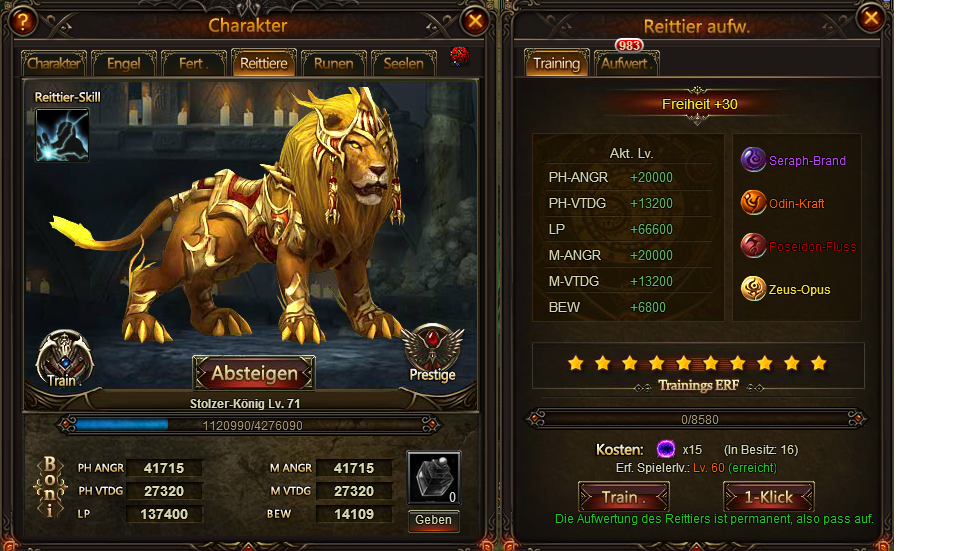
Task: Switch to the Aufwert. tab
Action: click(x=626, y=63)
